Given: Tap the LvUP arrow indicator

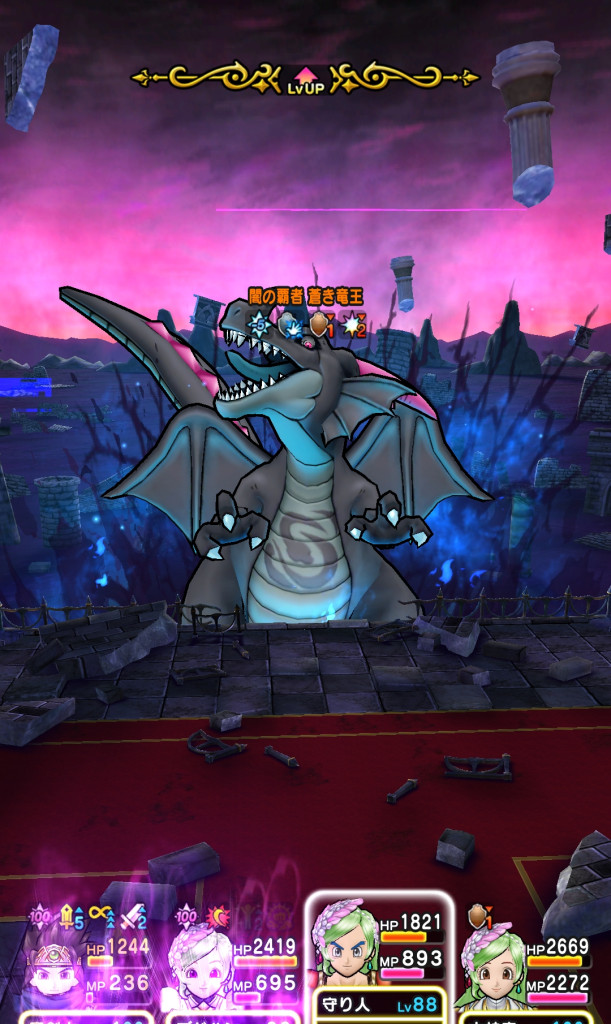Looking at the screenshot, I should [x=305, y=80].
